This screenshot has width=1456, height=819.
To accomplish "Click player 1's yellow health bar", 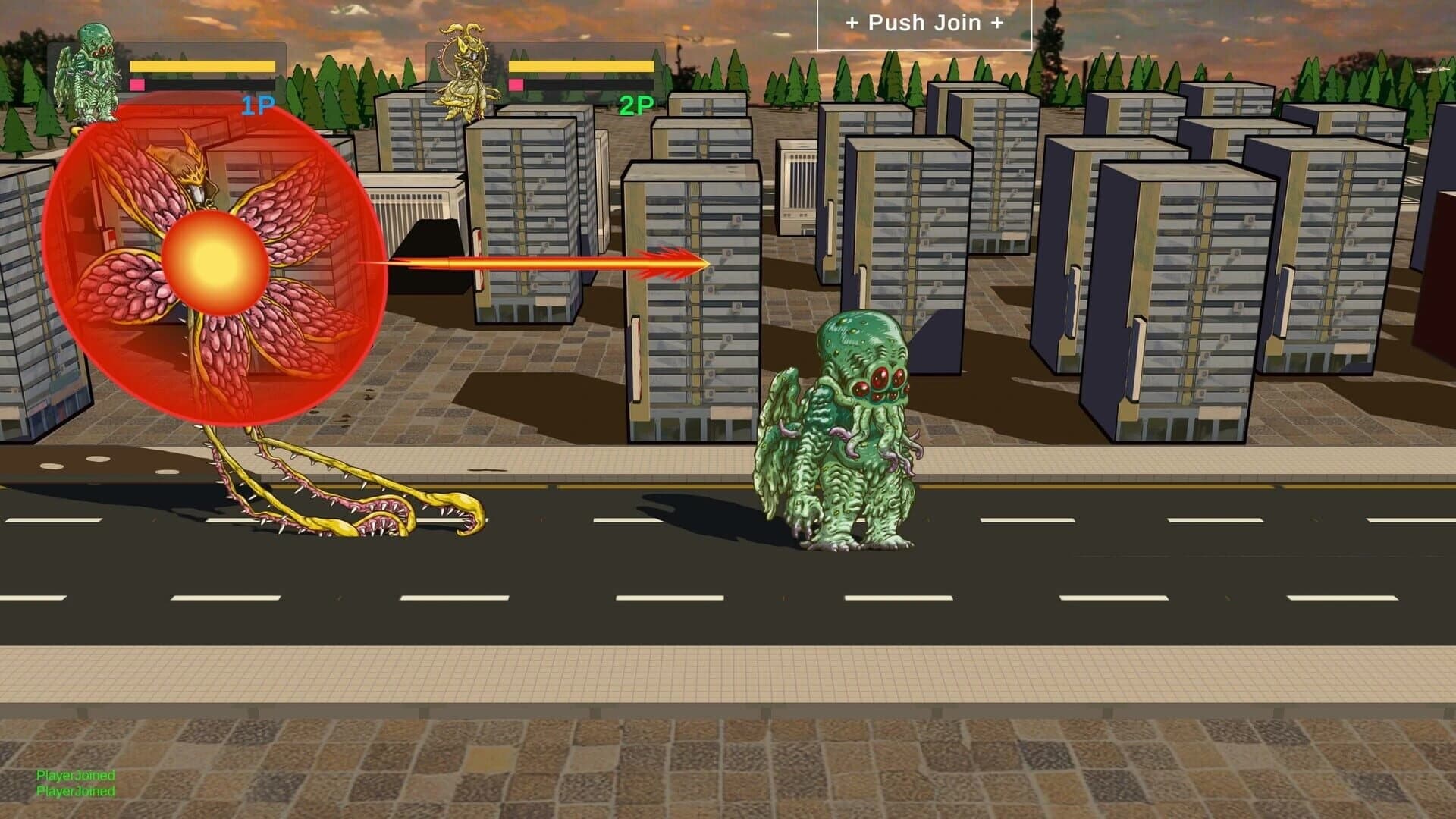I will (x=201, y=67).
